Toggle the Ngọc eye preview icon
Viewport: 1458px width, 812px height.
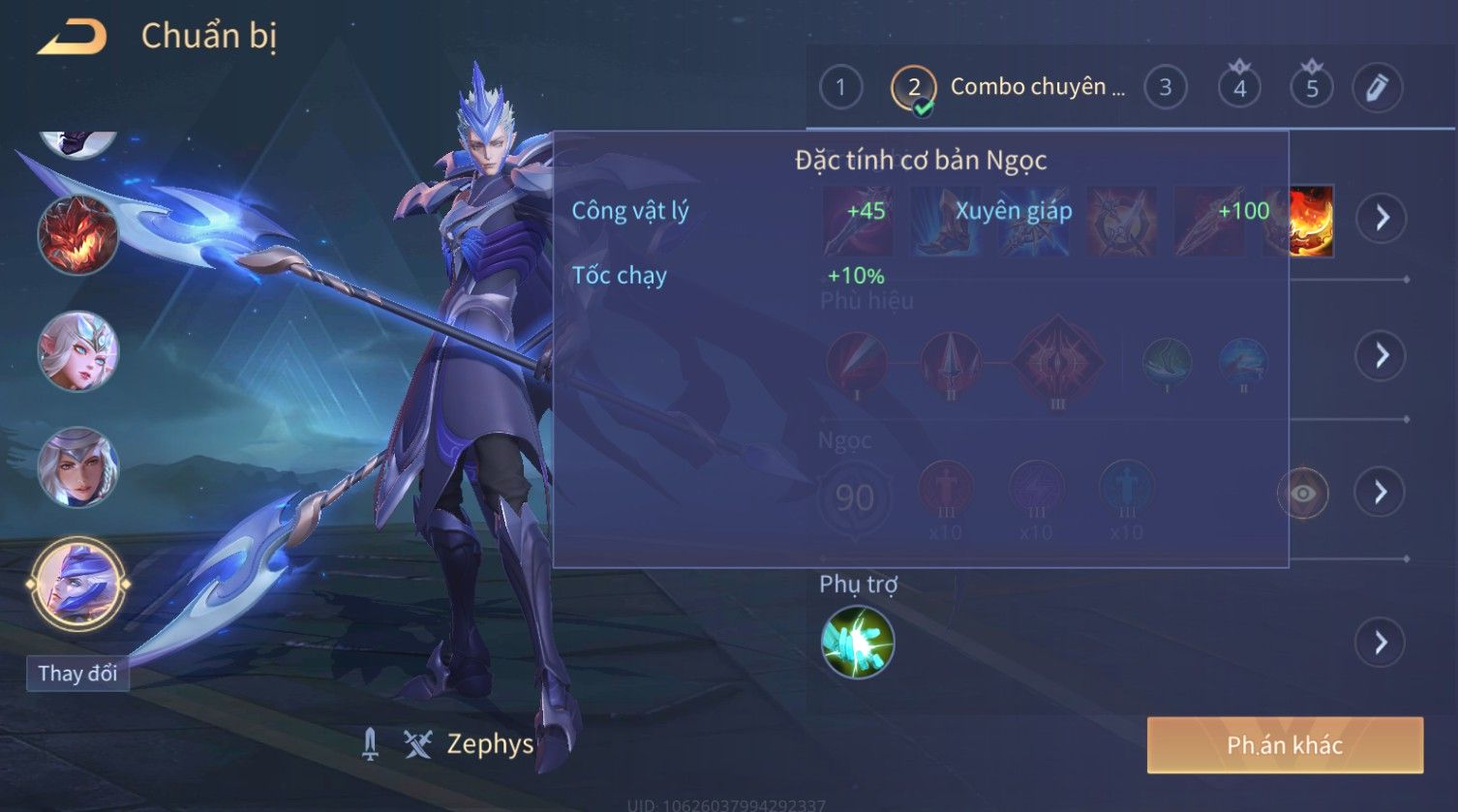tap(1303, 494)
